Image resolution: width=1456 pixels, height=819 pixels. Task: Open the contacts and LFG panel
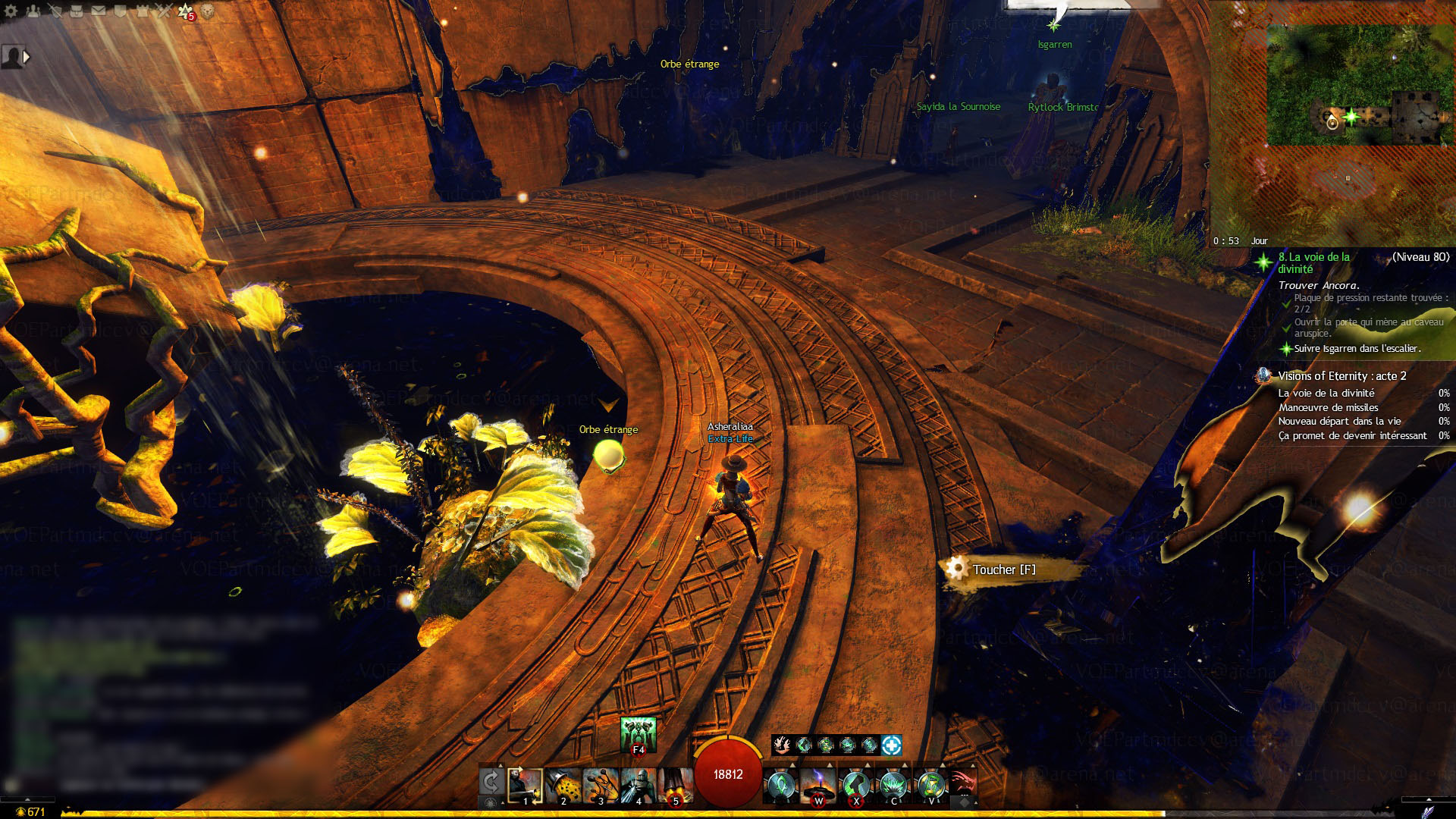(x=33, y=11)
